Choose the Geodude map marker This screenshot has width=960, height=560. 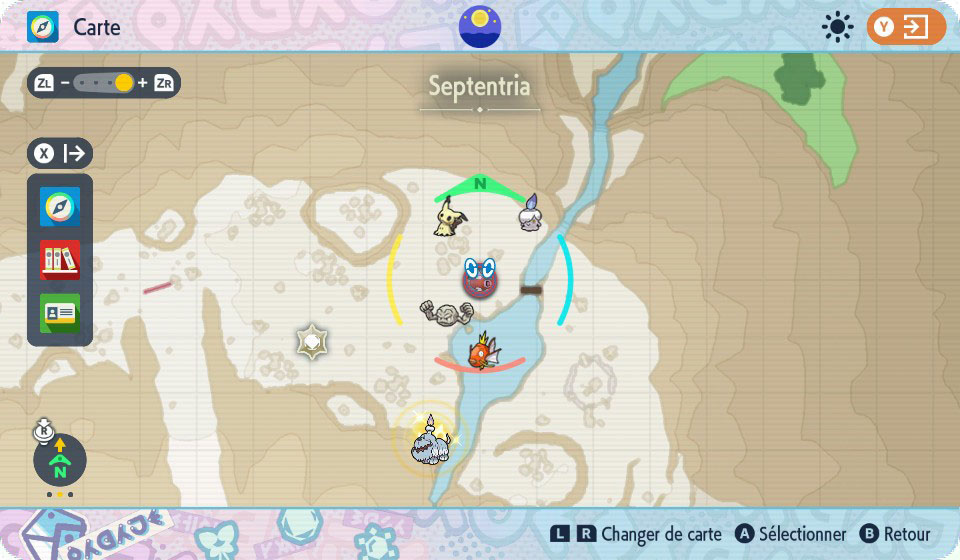[x=446, y=312]
